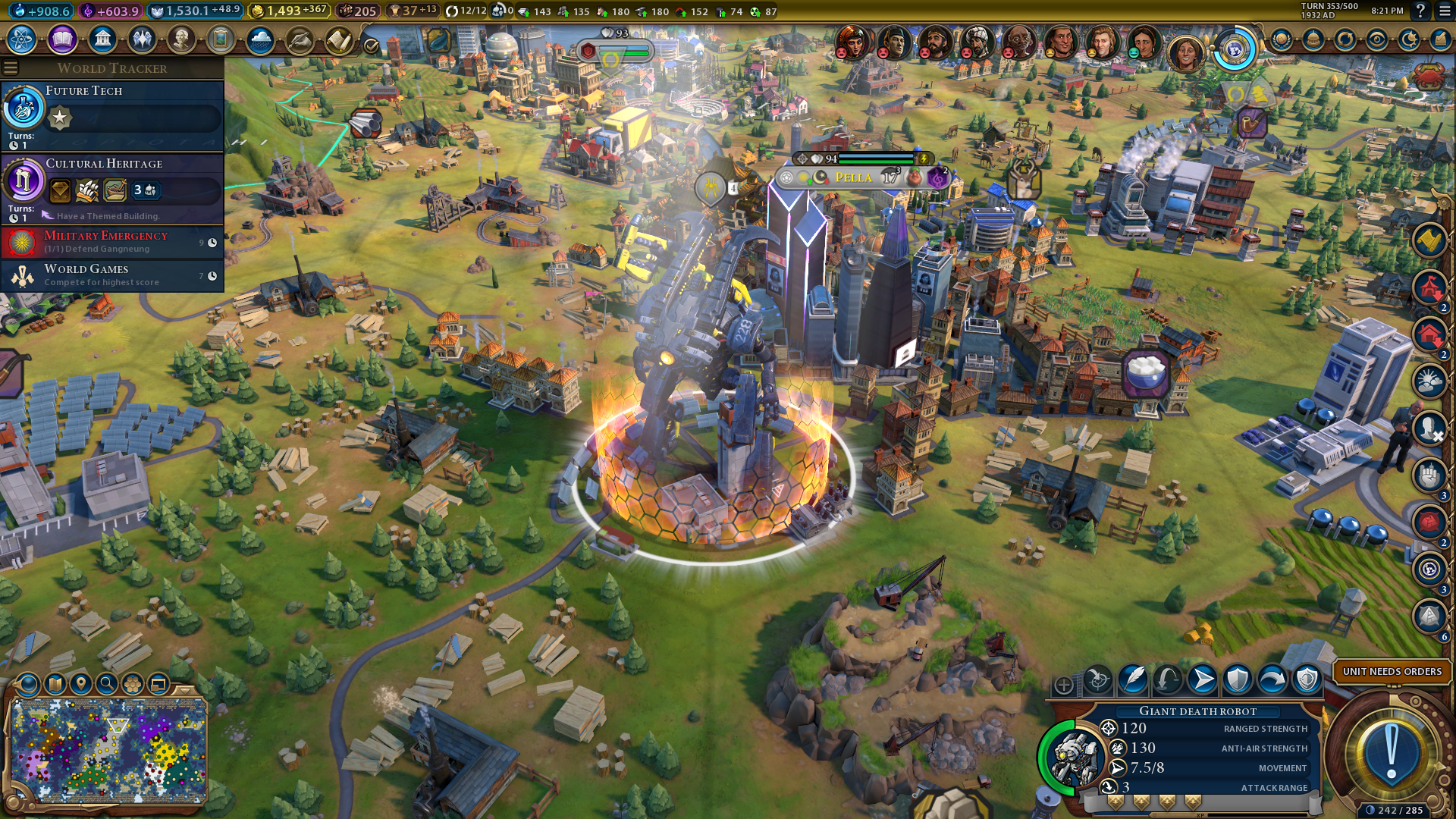The height and width of the screenshot is (819, 1456).
Task: Open Gandhi's leader portrait for diplomacy
Action: point(1018,42)
